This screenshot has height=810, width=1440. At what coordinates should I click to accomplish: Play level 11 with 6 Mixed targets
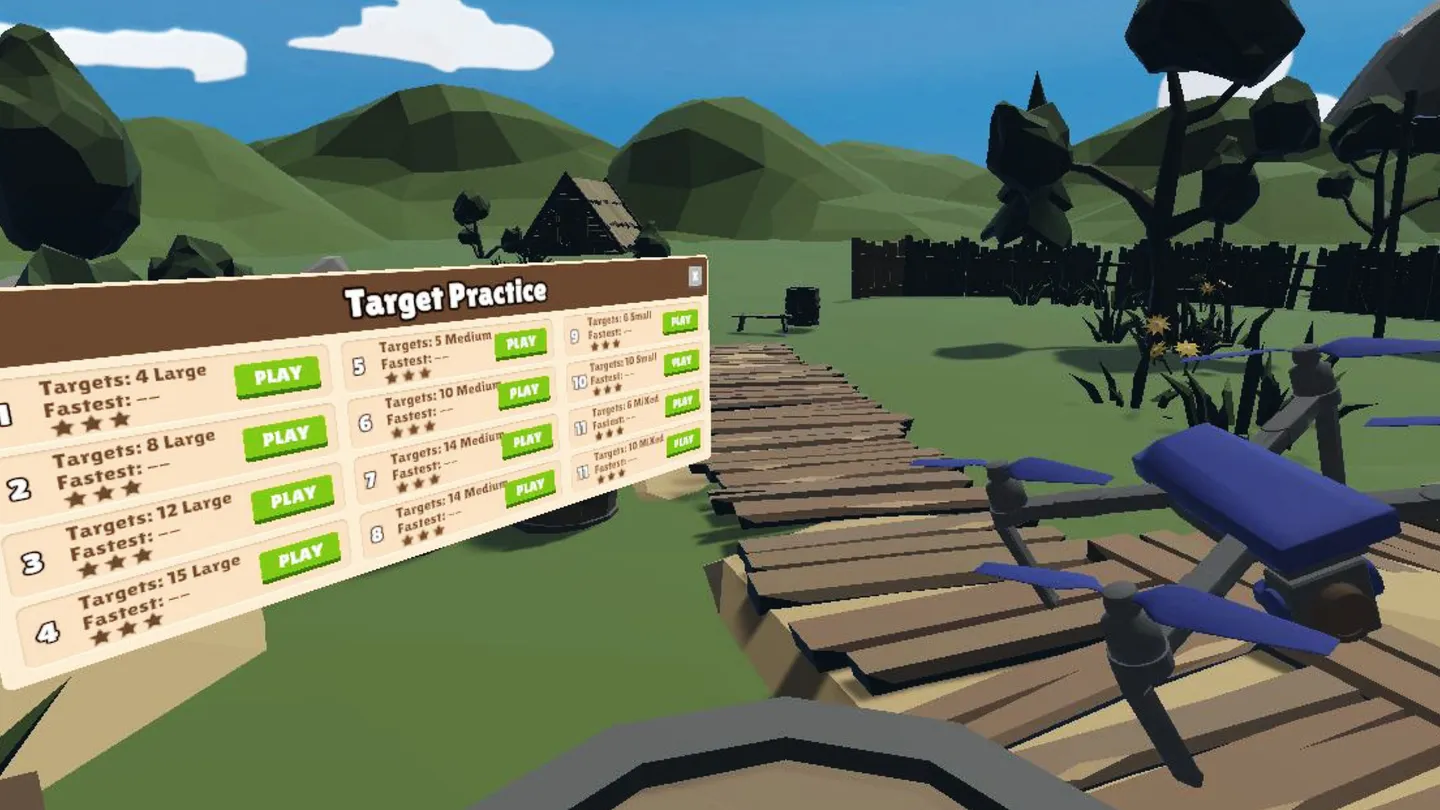[x=682, y=404]
